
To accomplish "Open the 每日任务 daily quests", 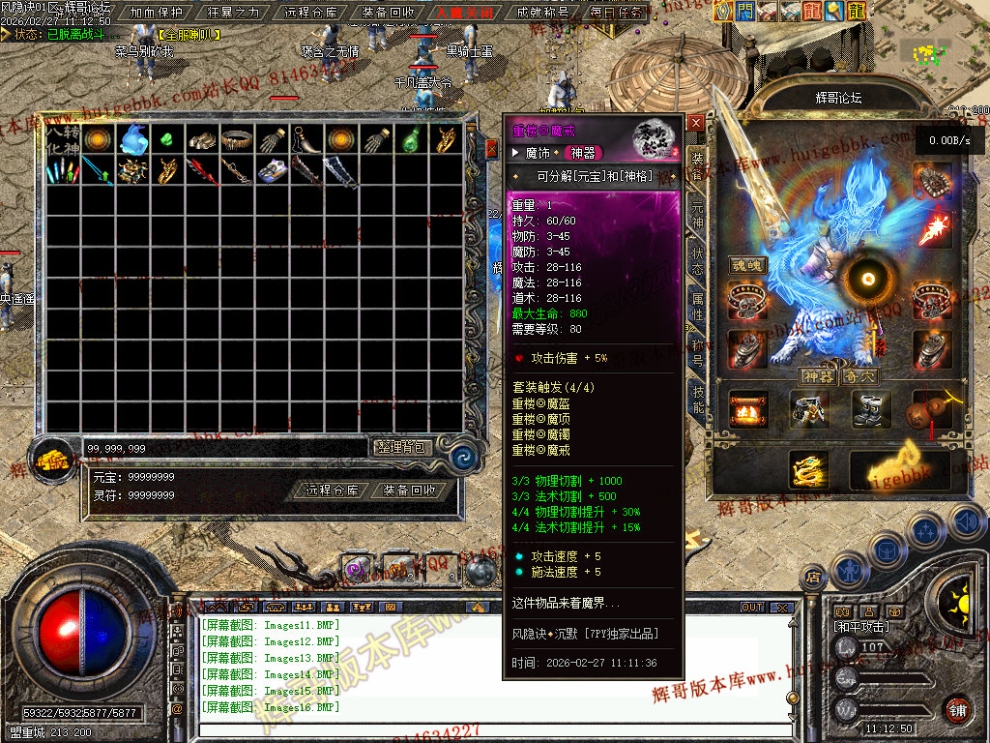I will point(617,12).
